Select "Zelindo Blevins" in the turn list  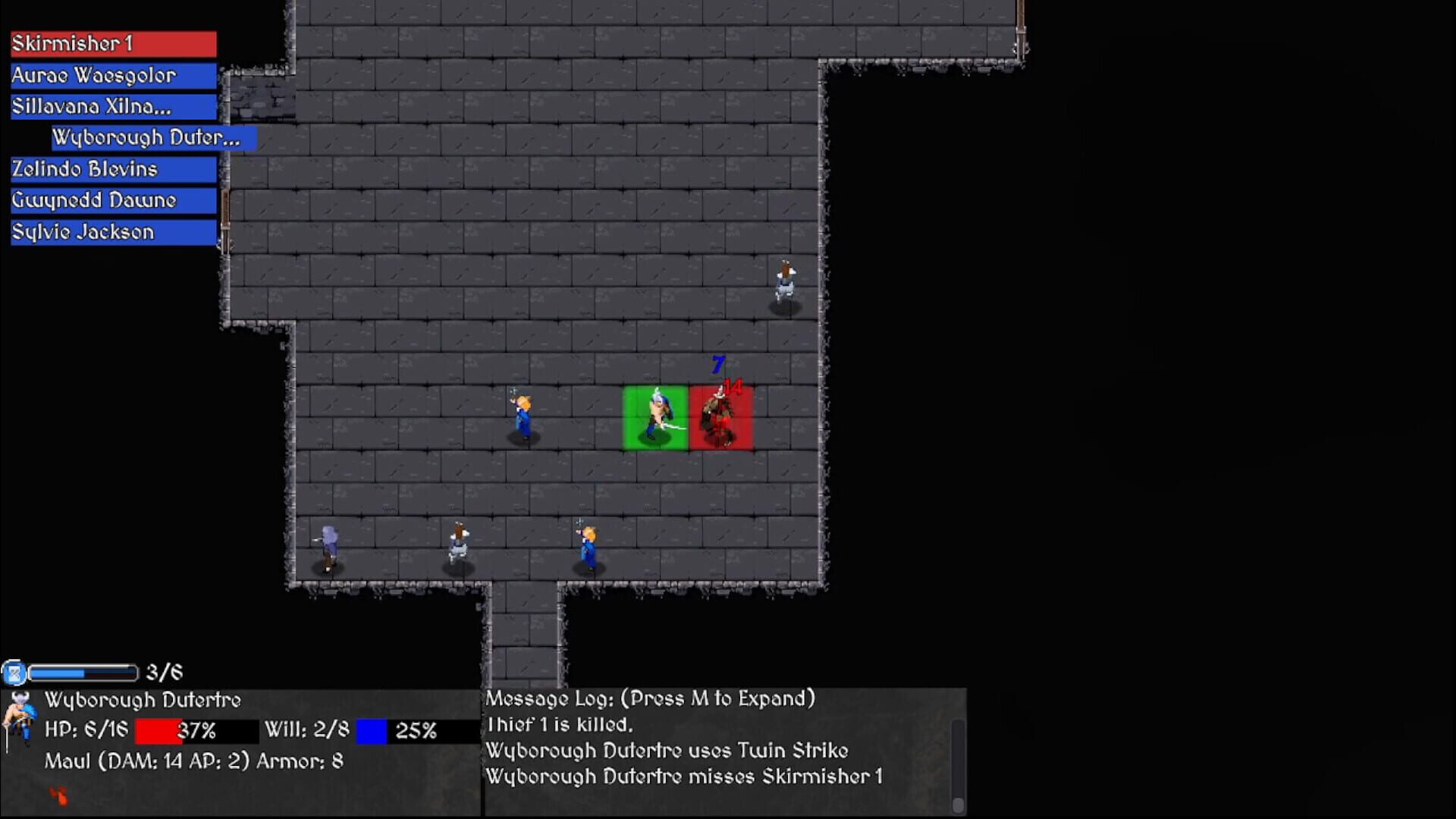coord(112,169)
